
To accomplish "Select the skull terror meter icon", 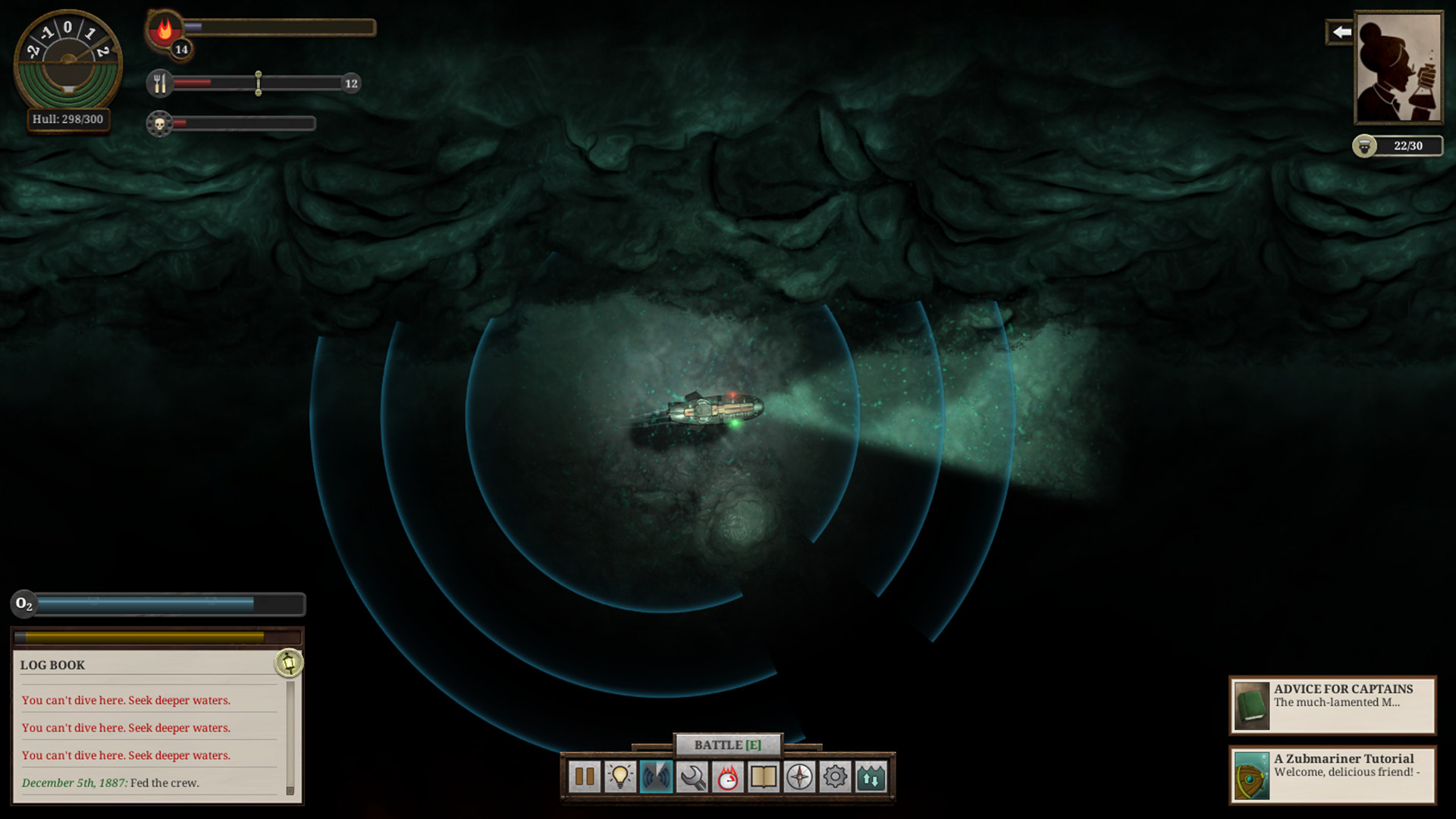I will point(159,123).
